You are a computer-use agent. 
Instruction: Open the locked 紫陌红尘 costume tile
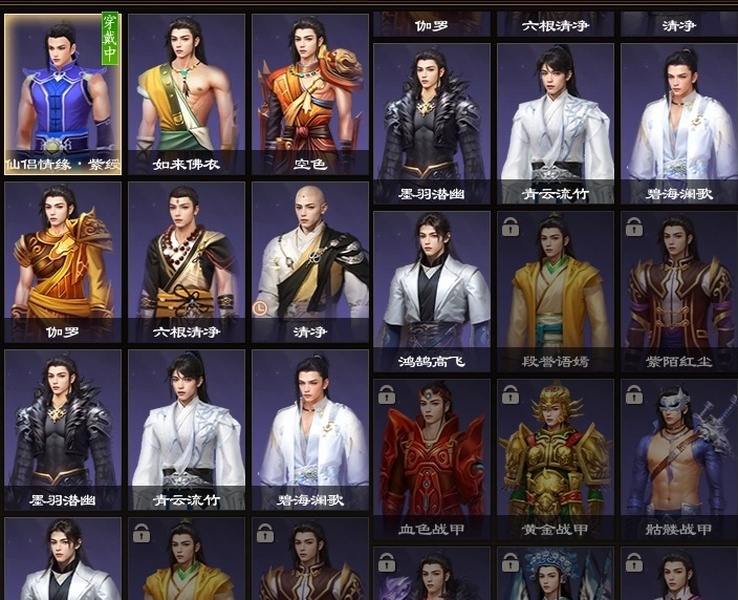(679, 290)
